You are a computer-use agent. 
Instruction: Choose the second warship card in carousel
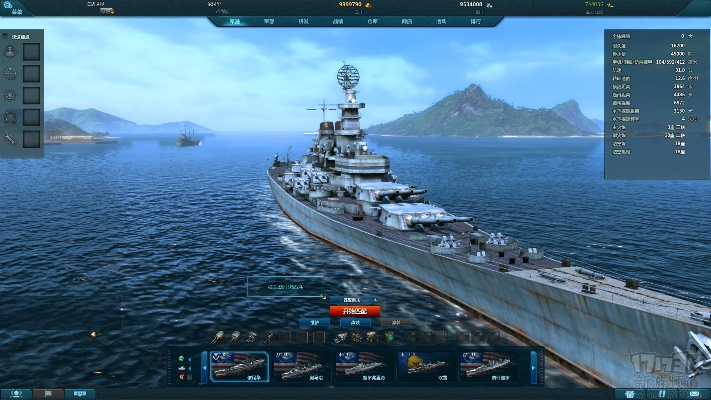[301, 366]
